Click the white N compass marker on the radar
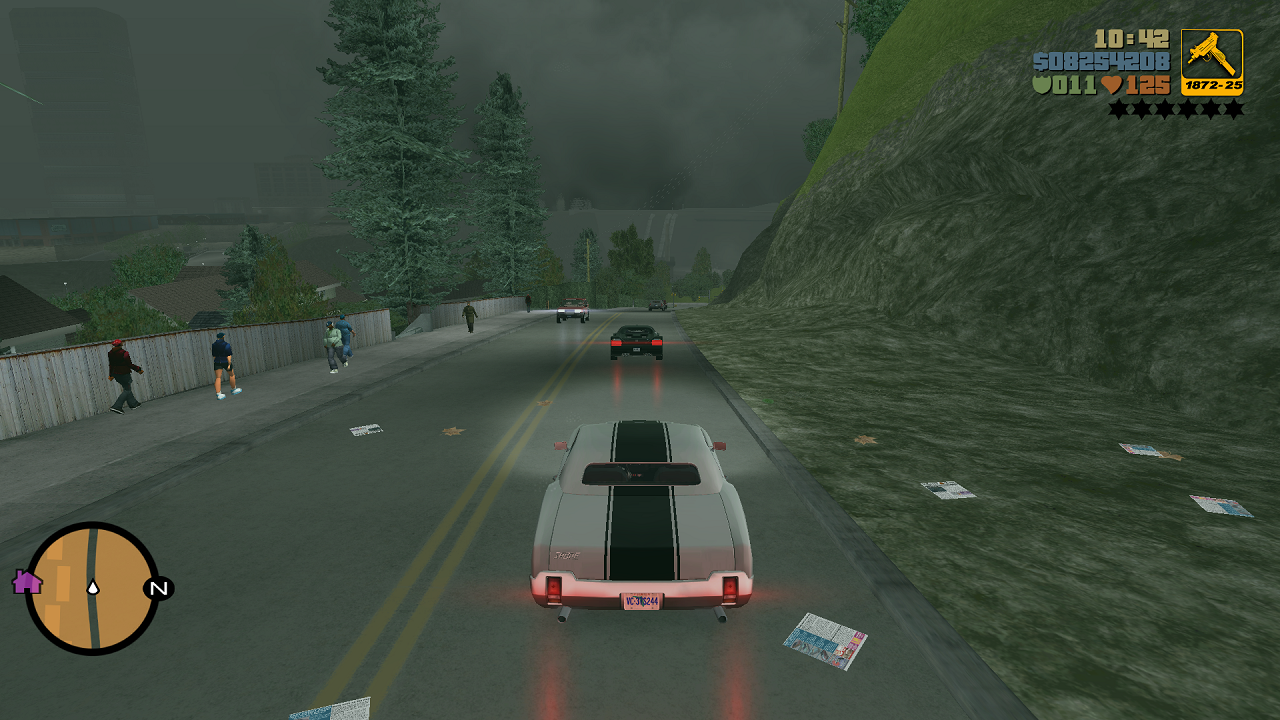1280x720 pixels. click(x=160, y=590)
